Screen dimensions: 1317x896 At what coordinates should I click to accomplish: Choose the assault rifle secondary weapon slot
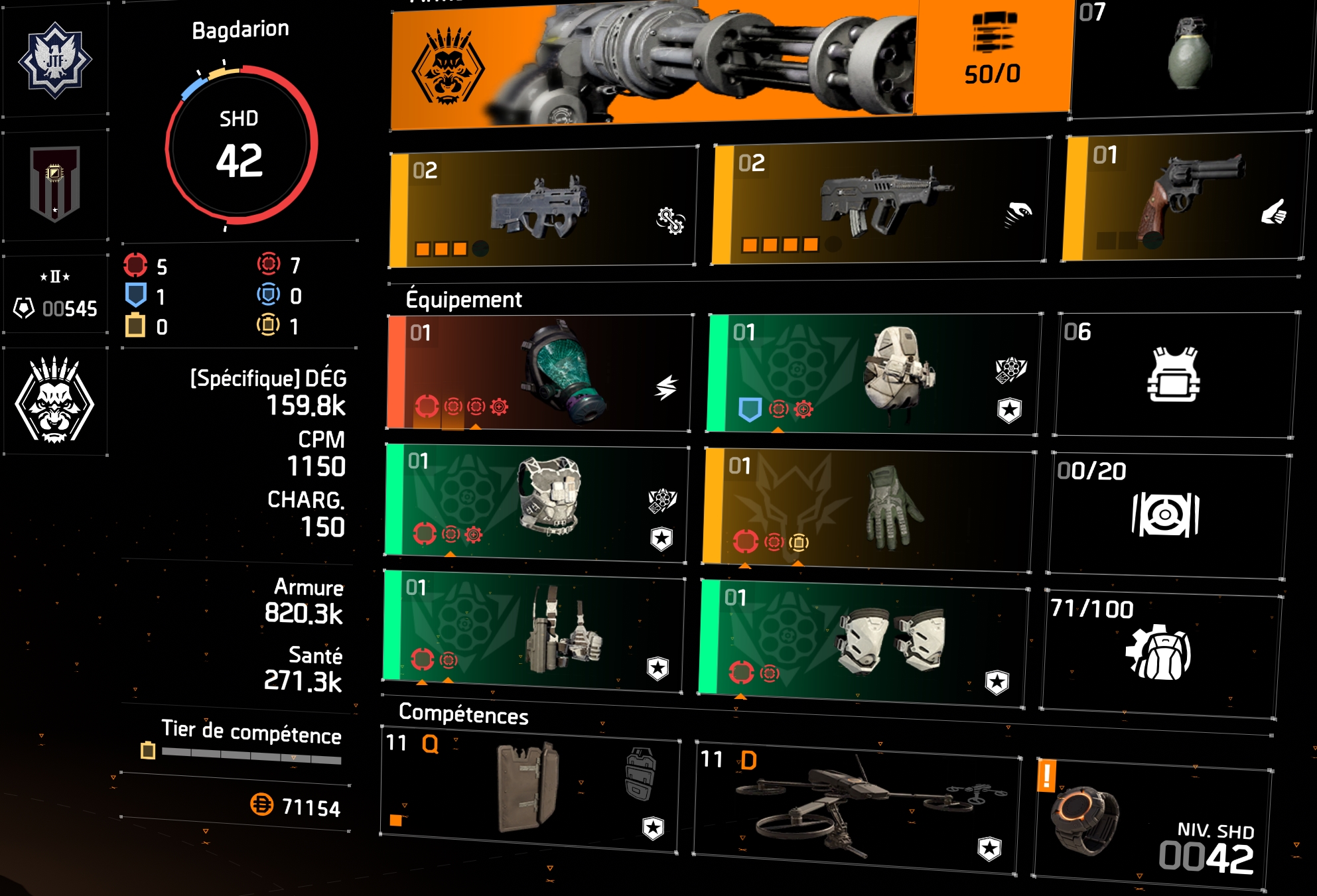(880, 202)
